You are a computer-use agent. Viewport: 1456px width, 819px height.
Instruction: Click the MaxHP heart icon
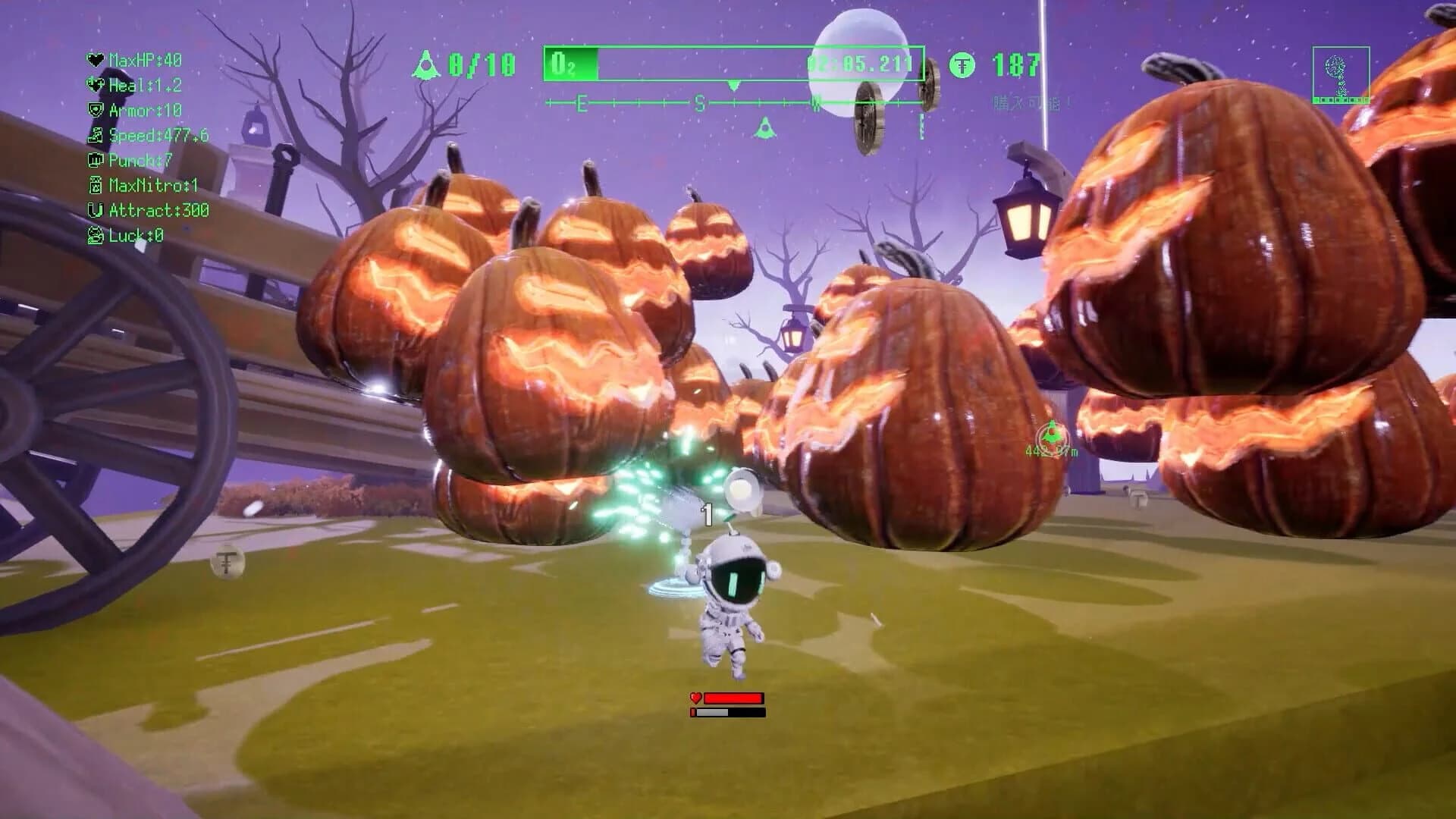click(x=96, y=60)
